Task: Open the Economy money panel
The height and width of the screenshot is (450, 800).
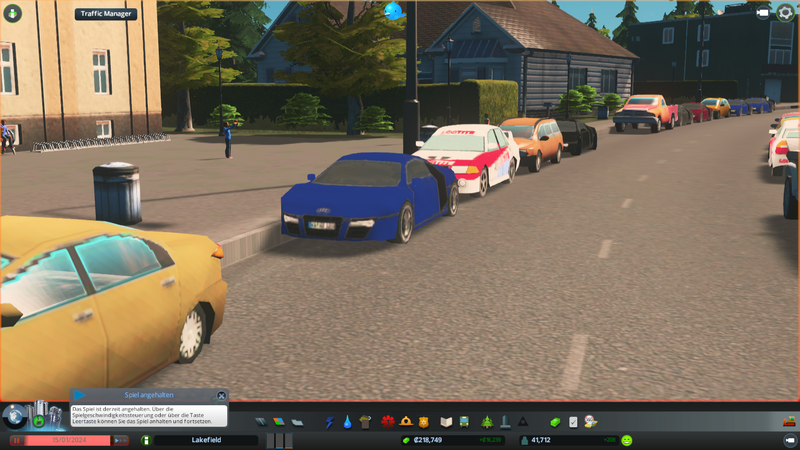Action: pyautogui.click(x=555, y=422)
